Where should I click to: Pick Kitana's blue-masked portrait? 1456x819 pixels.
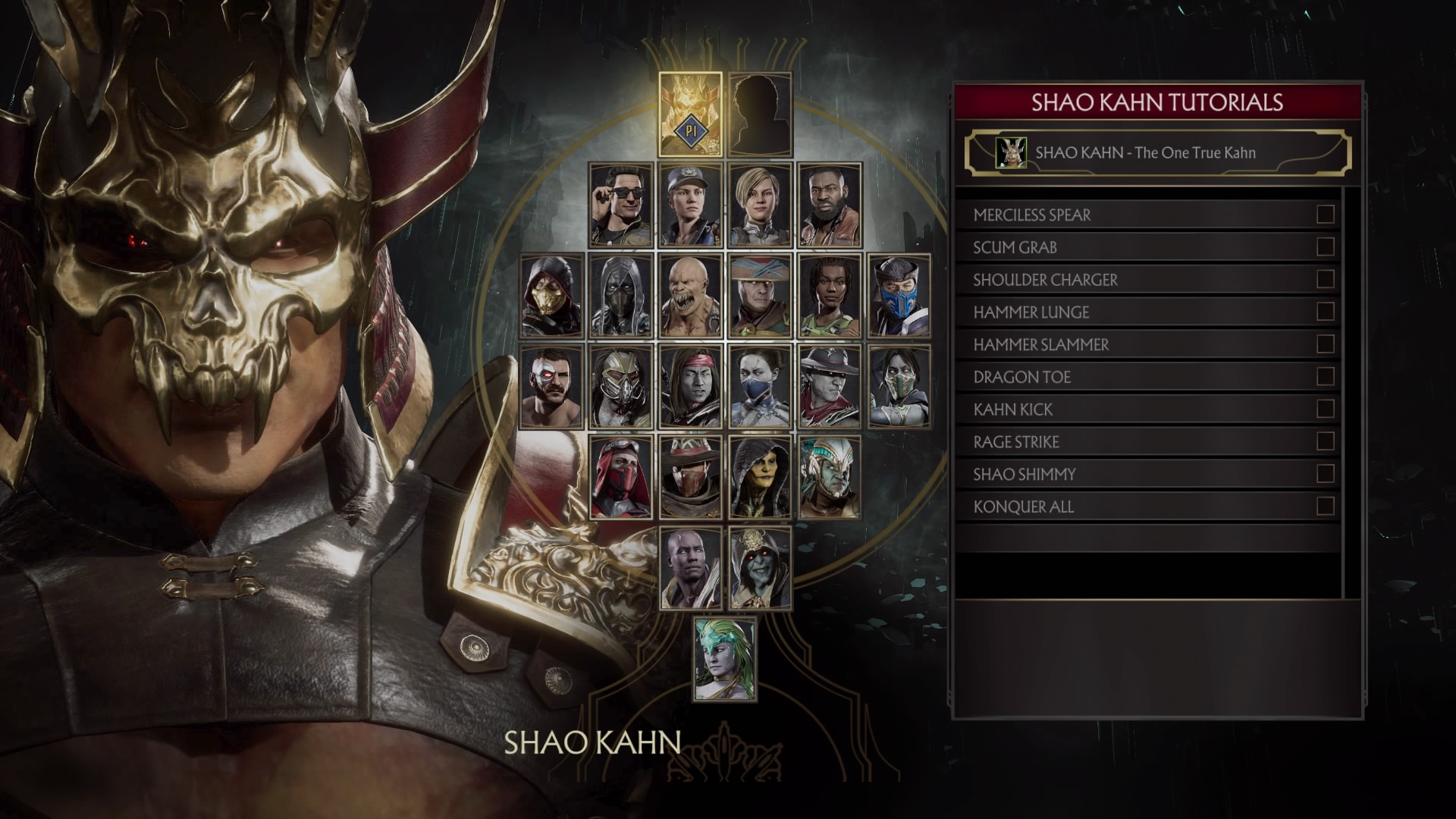tap(760, 387)
